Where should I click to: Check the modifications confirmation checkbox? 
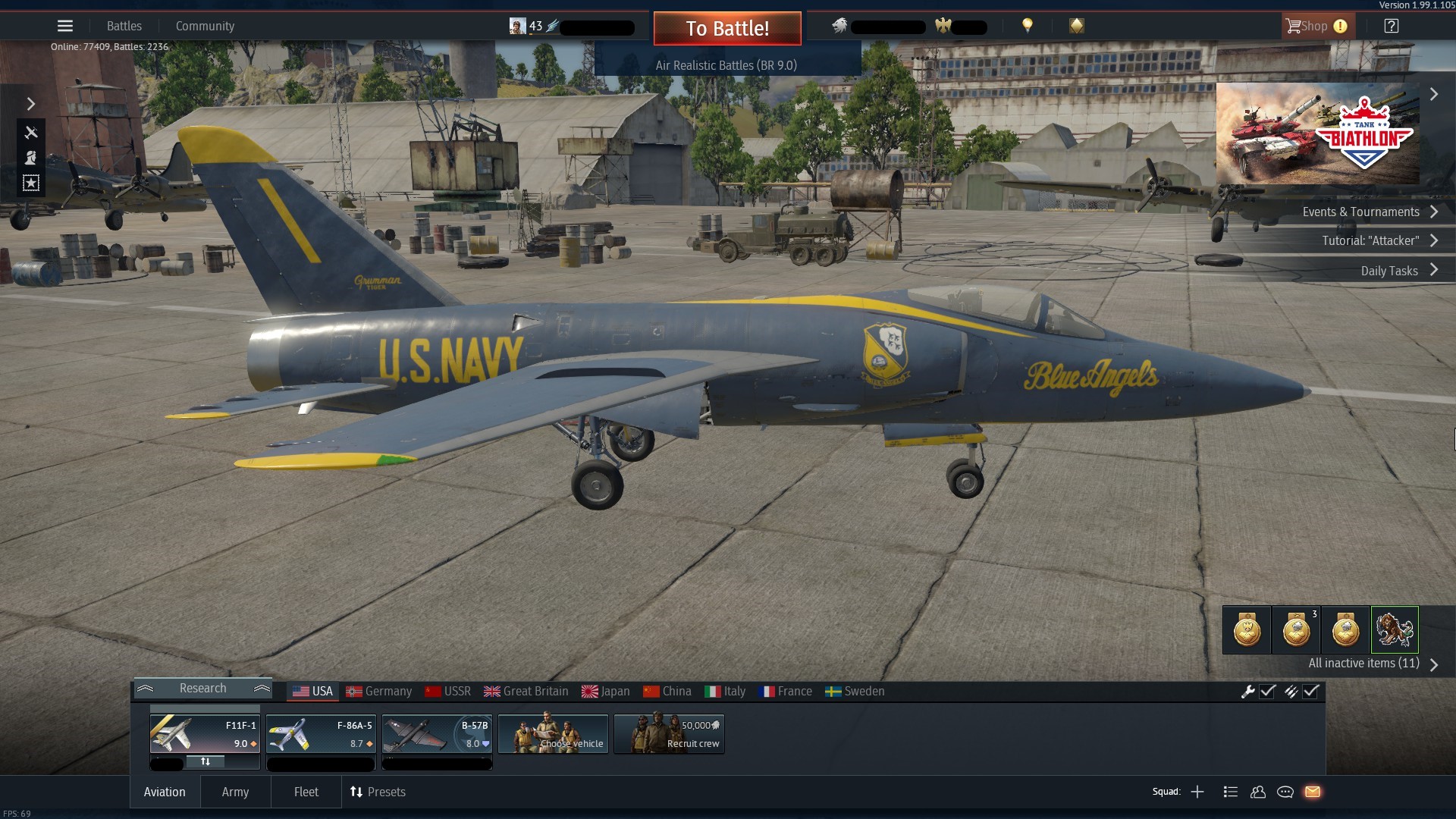tap(1268, 692)
